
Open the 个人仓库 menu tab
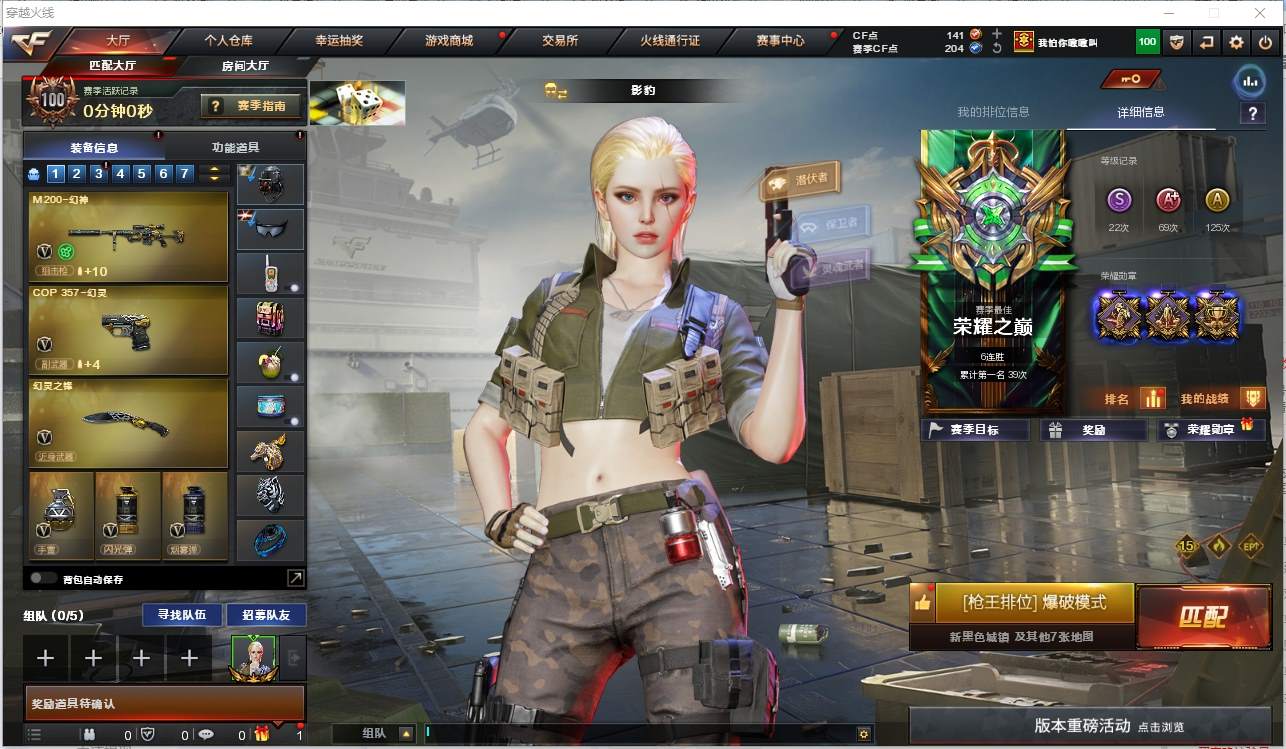tap(228, 41)
